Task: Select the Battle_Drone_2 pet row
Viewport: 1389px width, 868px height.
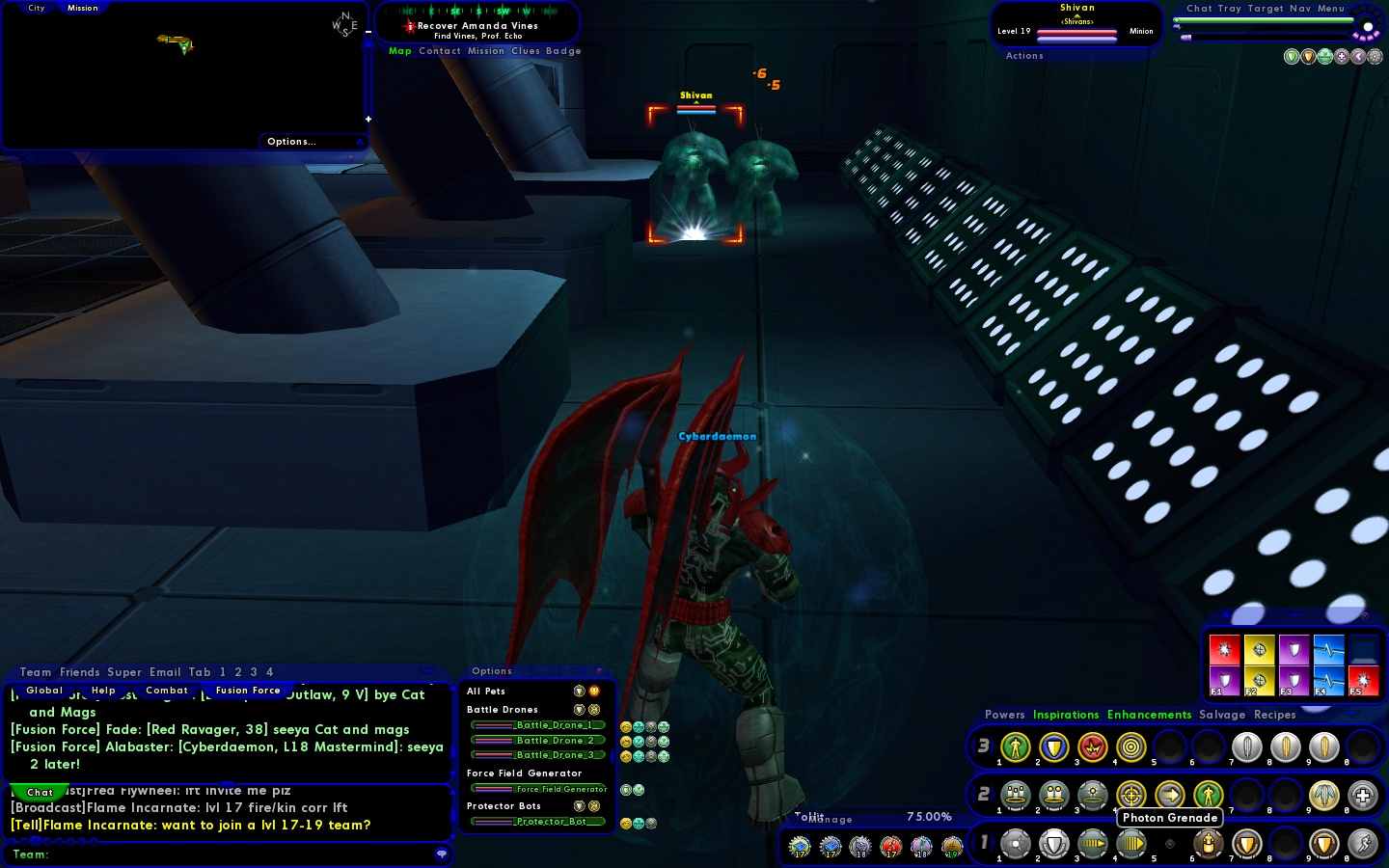Action: (x=539, y=741)
